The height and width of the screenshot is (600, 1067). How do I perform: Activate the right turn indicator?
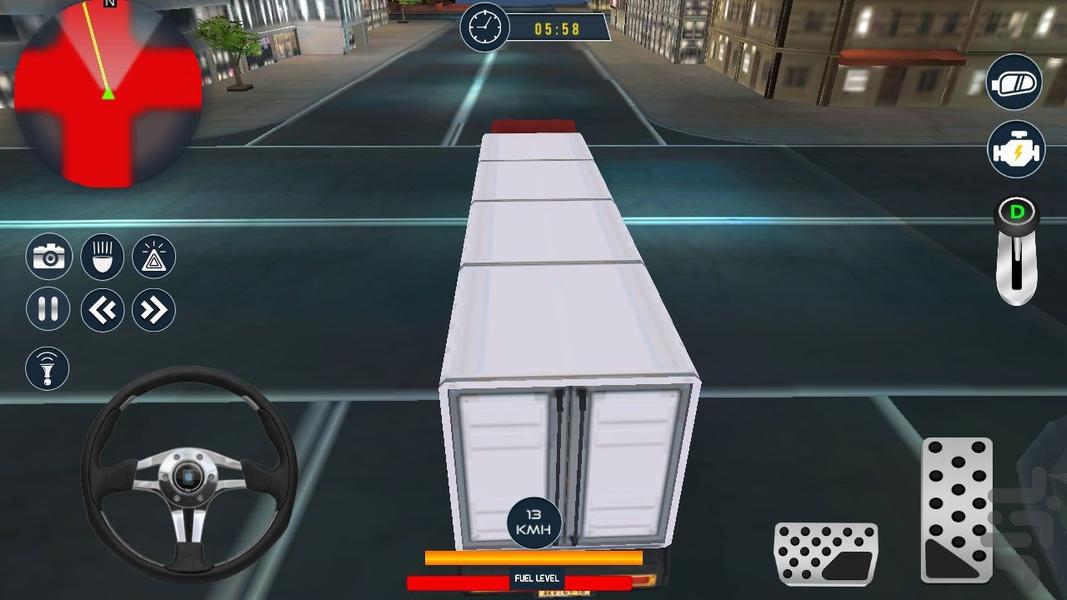click(154, 310)
